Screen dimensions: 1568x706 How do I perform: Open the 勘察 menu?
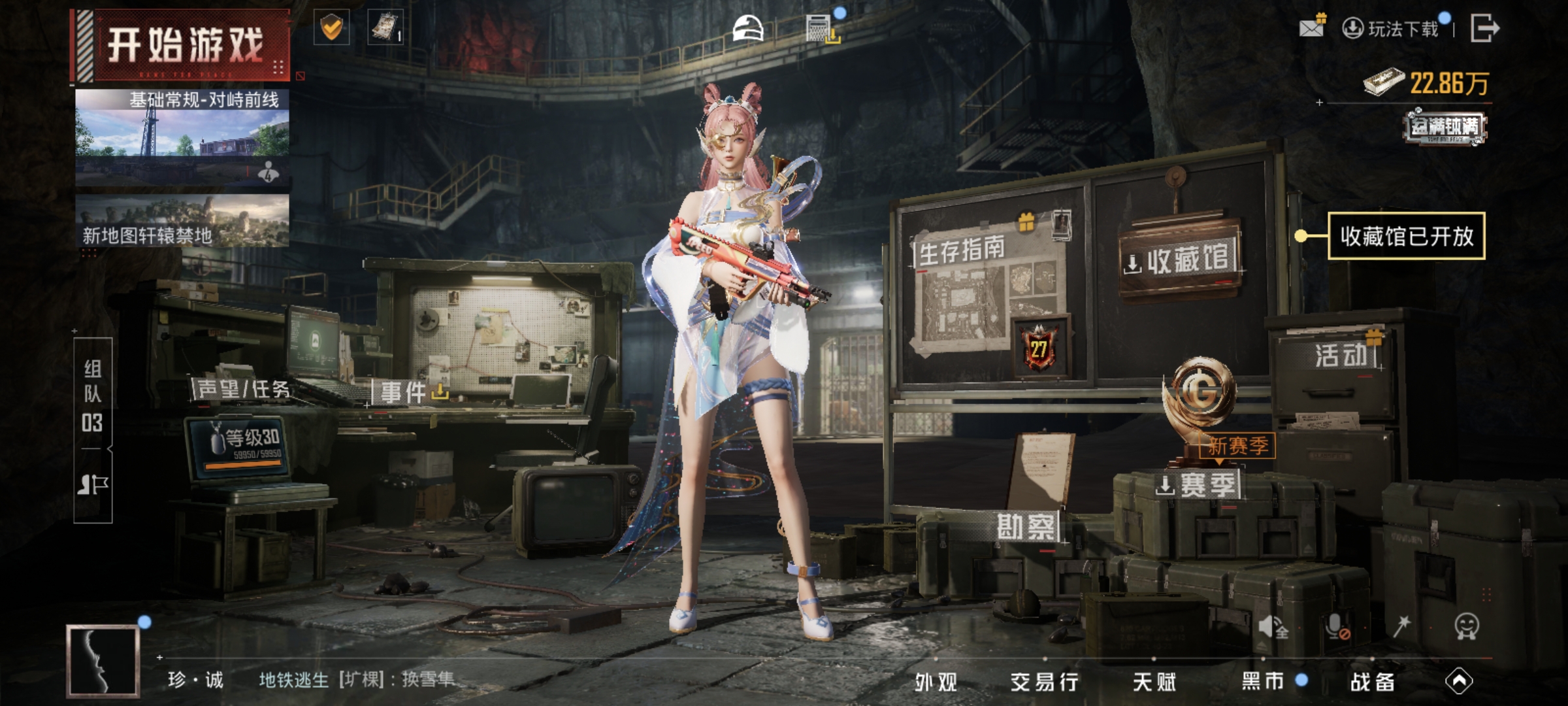1025,527
